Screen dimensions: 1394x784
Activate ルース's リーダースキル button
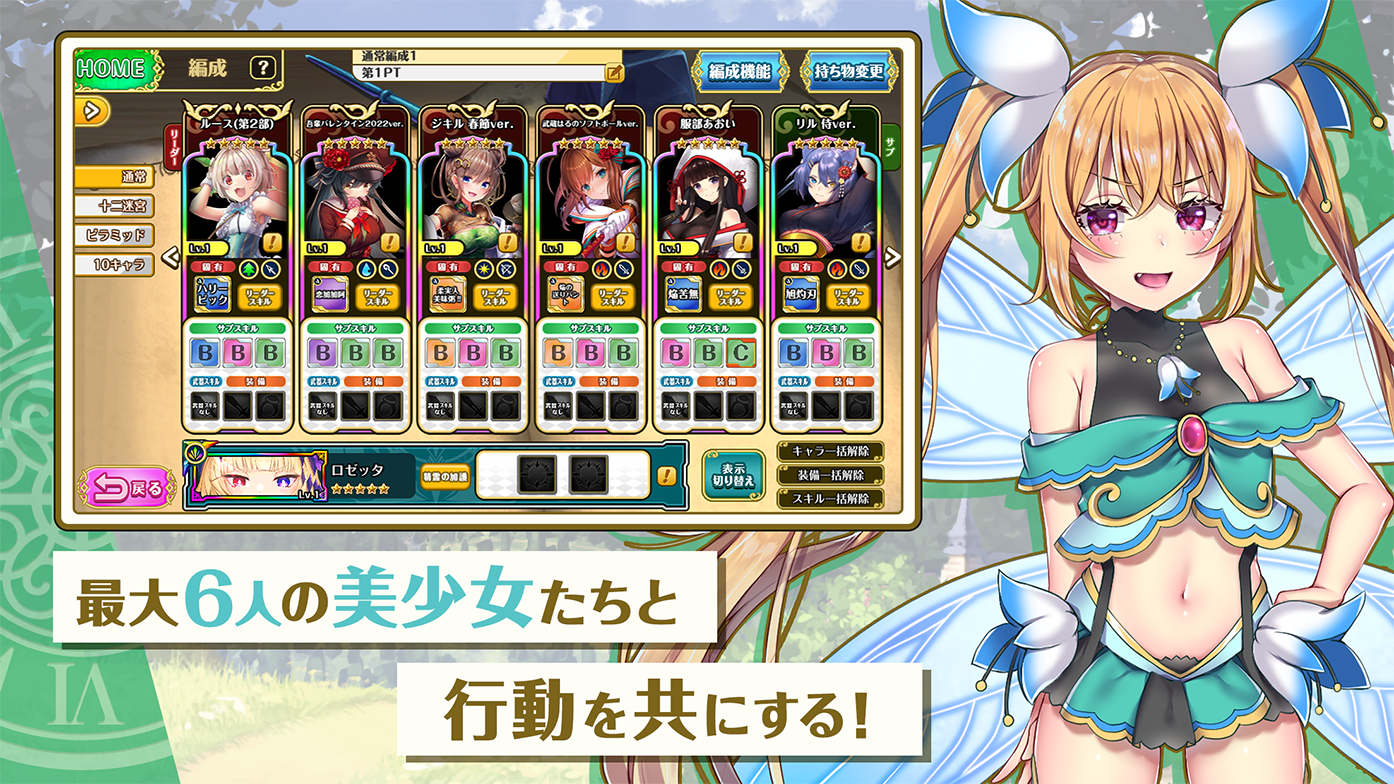pos(260,297)
